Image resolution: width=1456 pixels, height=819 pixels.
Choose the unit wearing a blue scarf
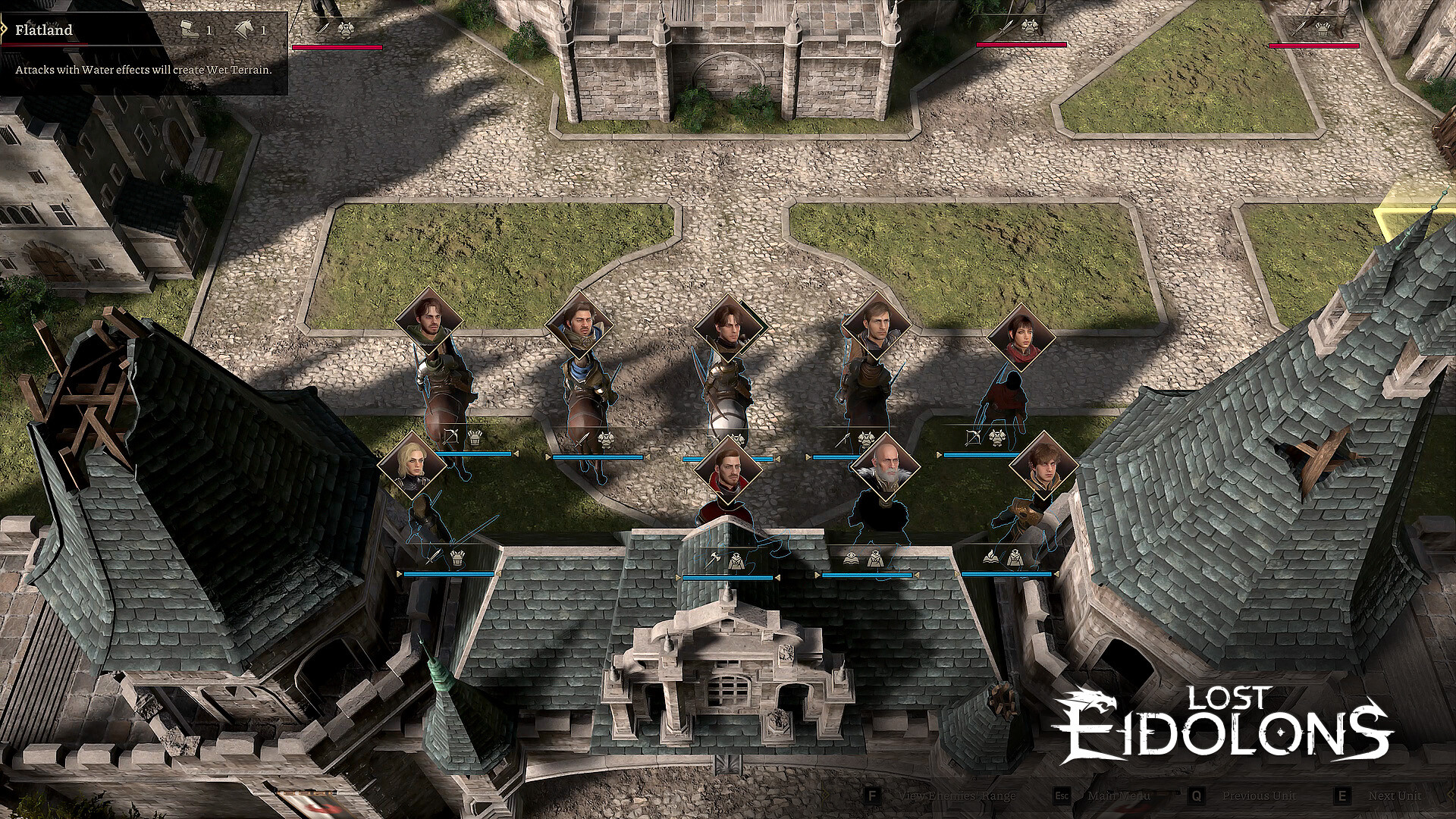(x=579, y=325)
